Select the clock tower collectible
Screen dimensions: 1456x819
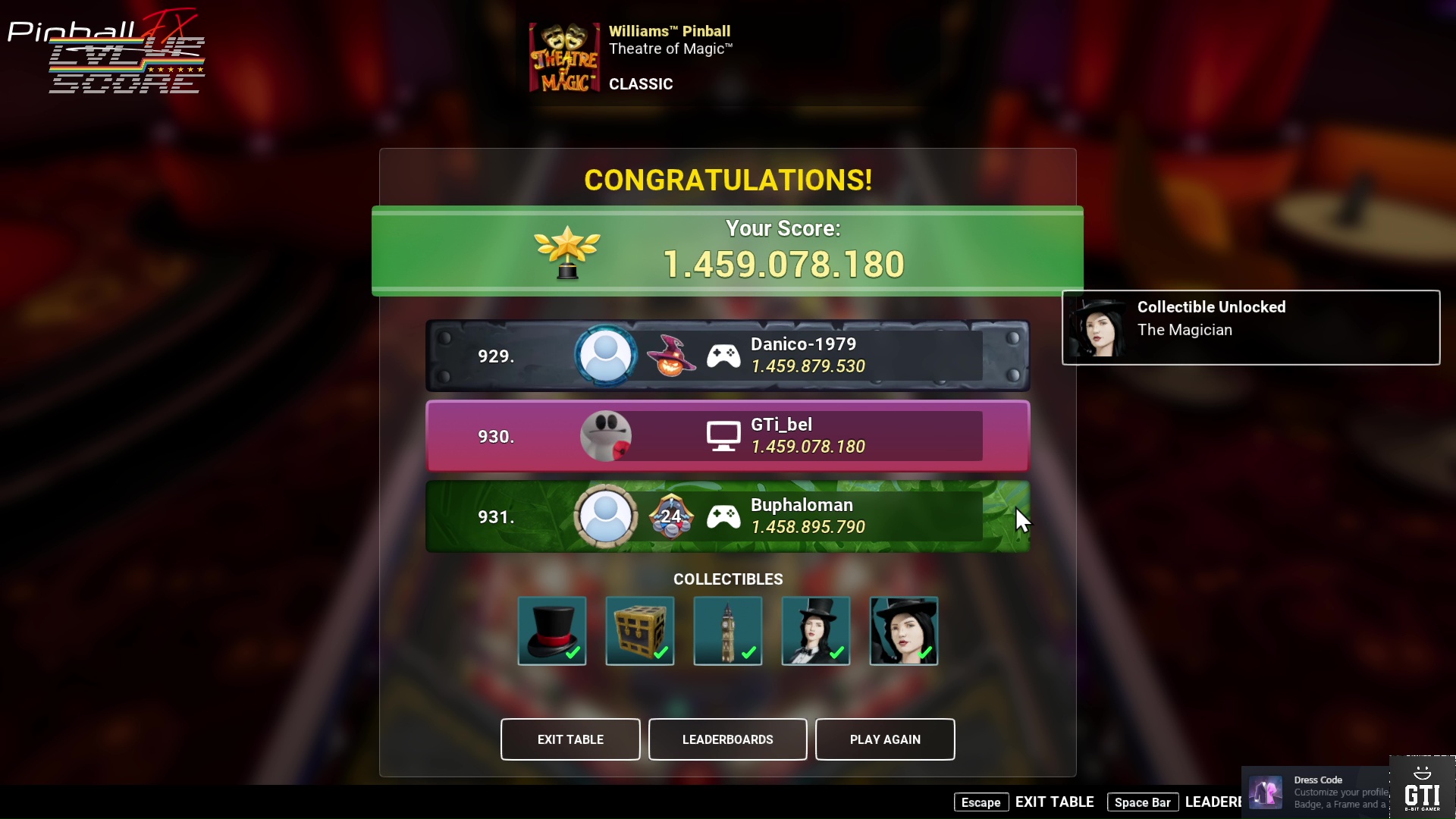pyautogui.click(x=728, y=631)
